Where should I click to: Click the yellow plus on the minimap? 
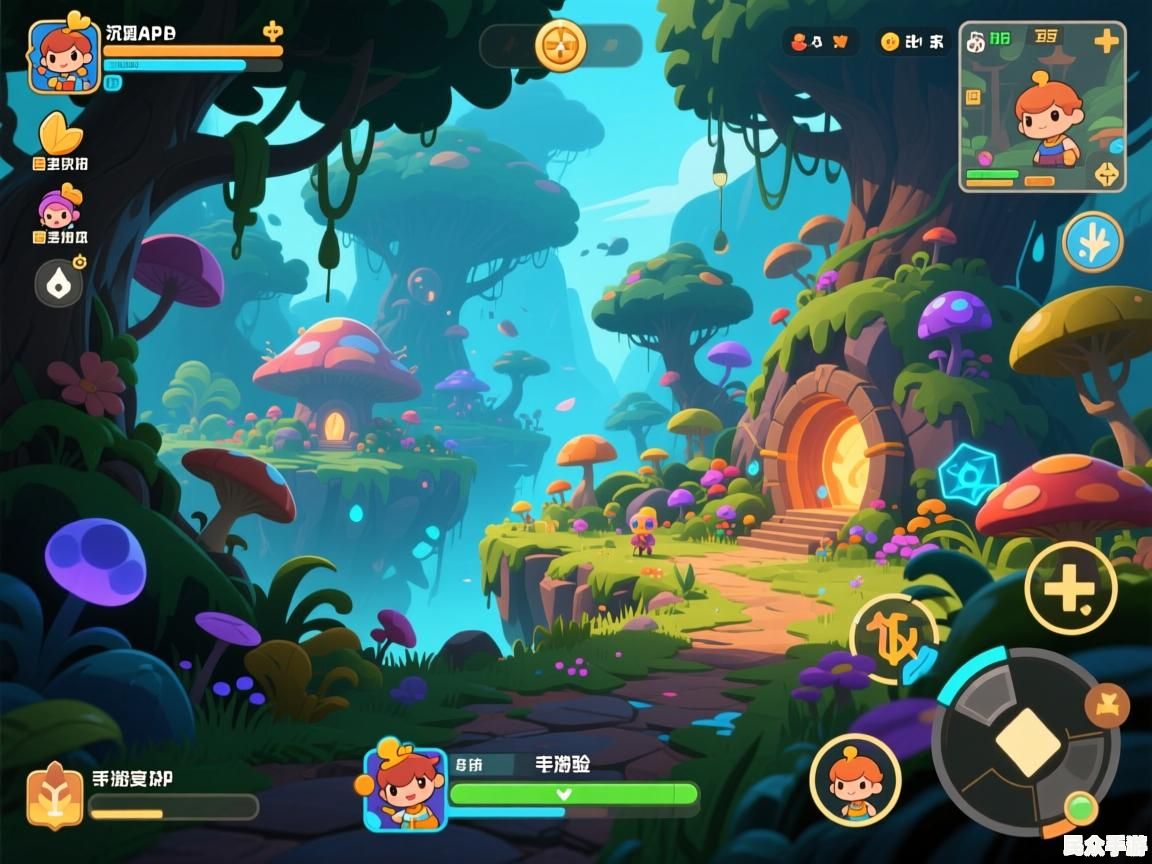point(1106,41)
